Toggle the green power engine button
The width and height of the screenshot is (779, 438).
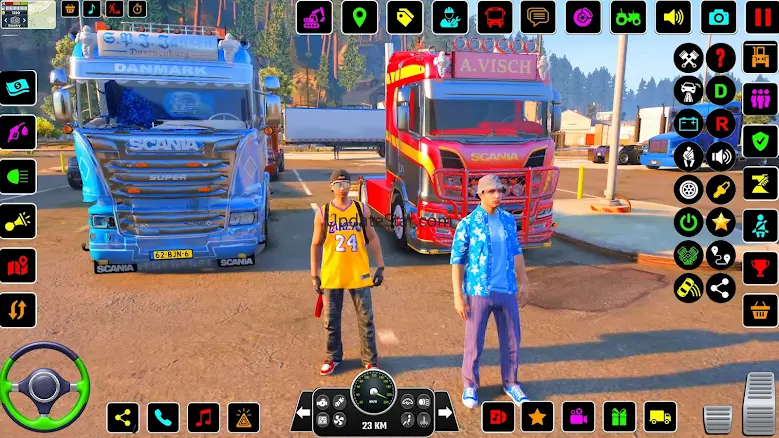[x=688, y=222]
